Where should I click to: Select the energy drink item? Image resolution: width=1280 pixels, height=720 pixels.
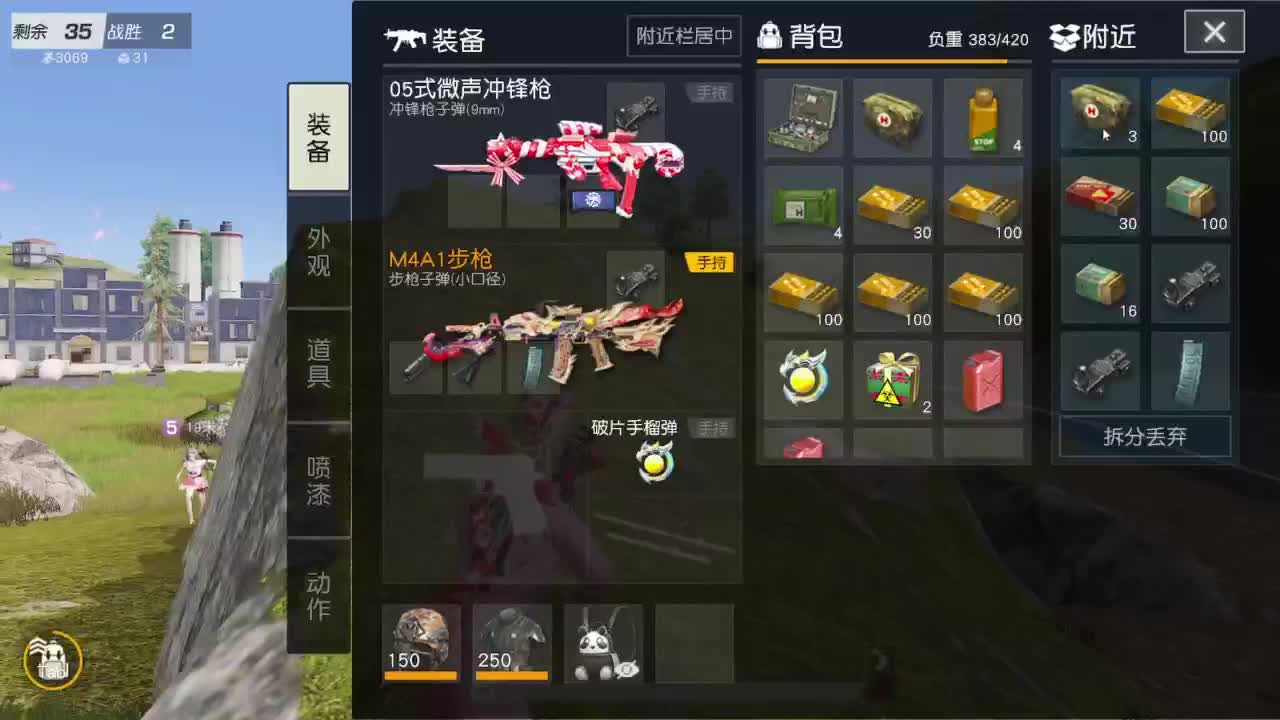(x=982, y=117)
